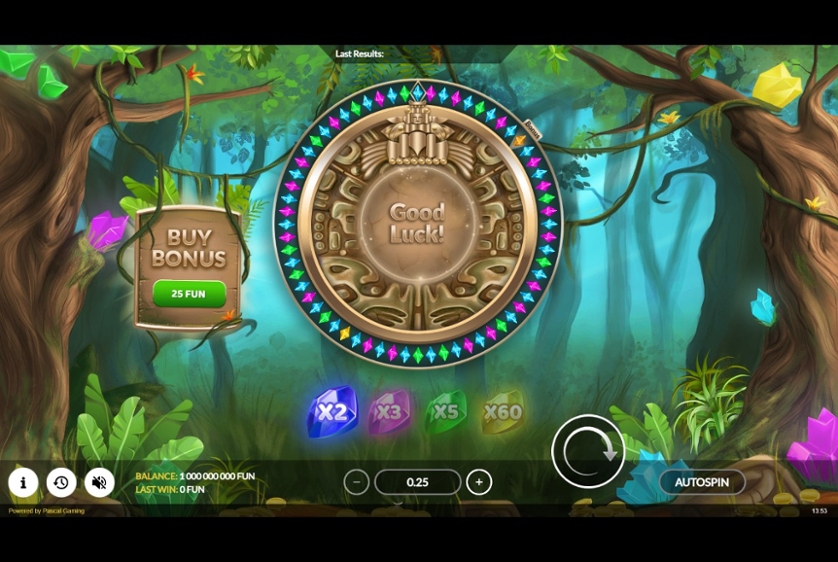The width and height of the screenshot is (838, 562).
Task: Start Autospin mode
Action: 701,482
